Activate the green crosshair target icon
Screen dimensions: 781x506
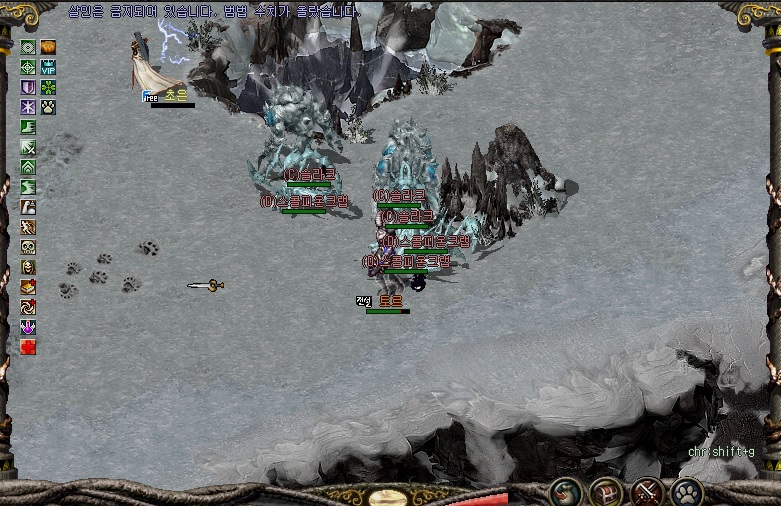pos(28,67)
